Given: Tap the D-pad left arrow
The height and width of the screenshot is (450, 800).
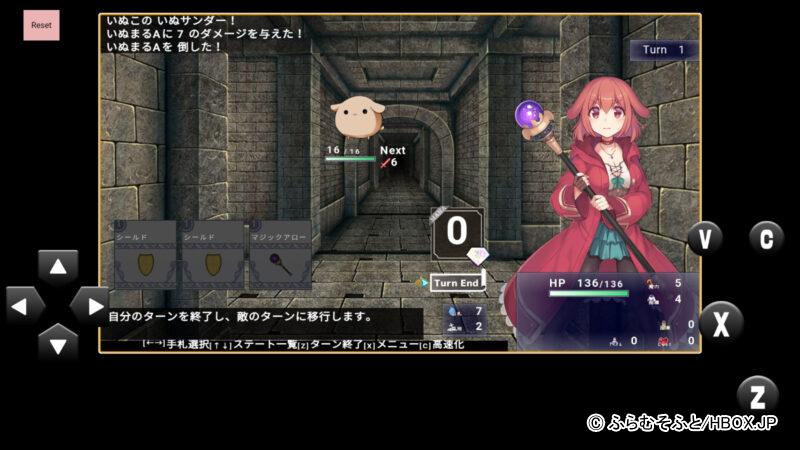Looking at the screenshot, I should 24,305.
